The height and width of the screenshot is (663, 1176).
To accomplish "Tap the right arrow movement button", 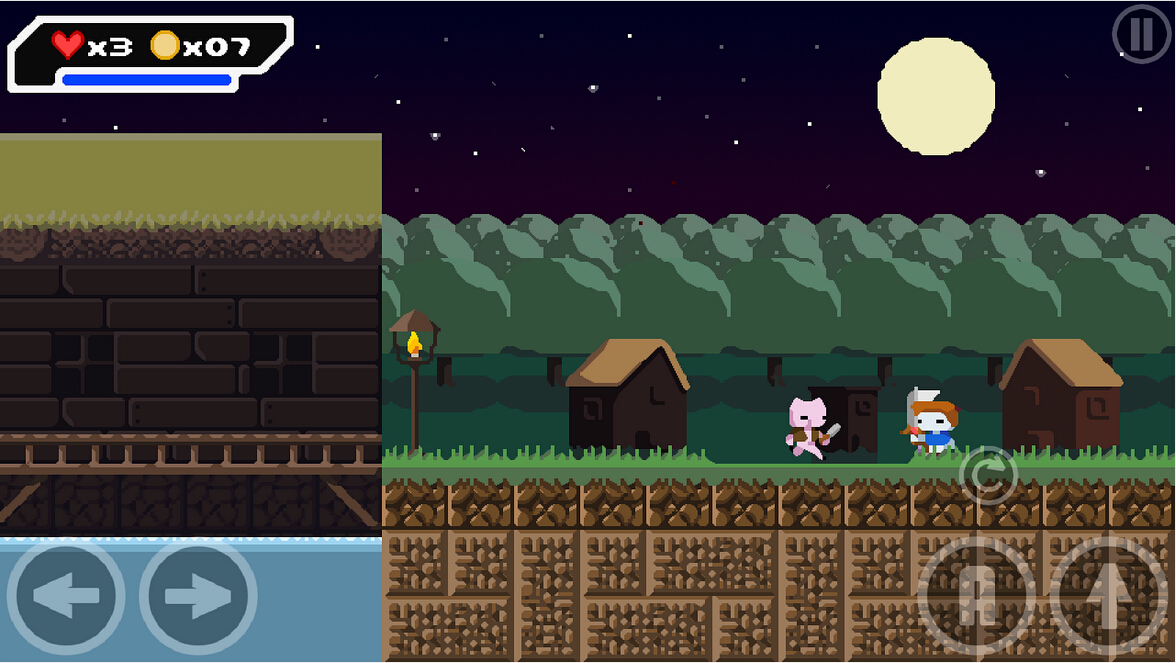I will pyautogui.click(x=198, y=597).
